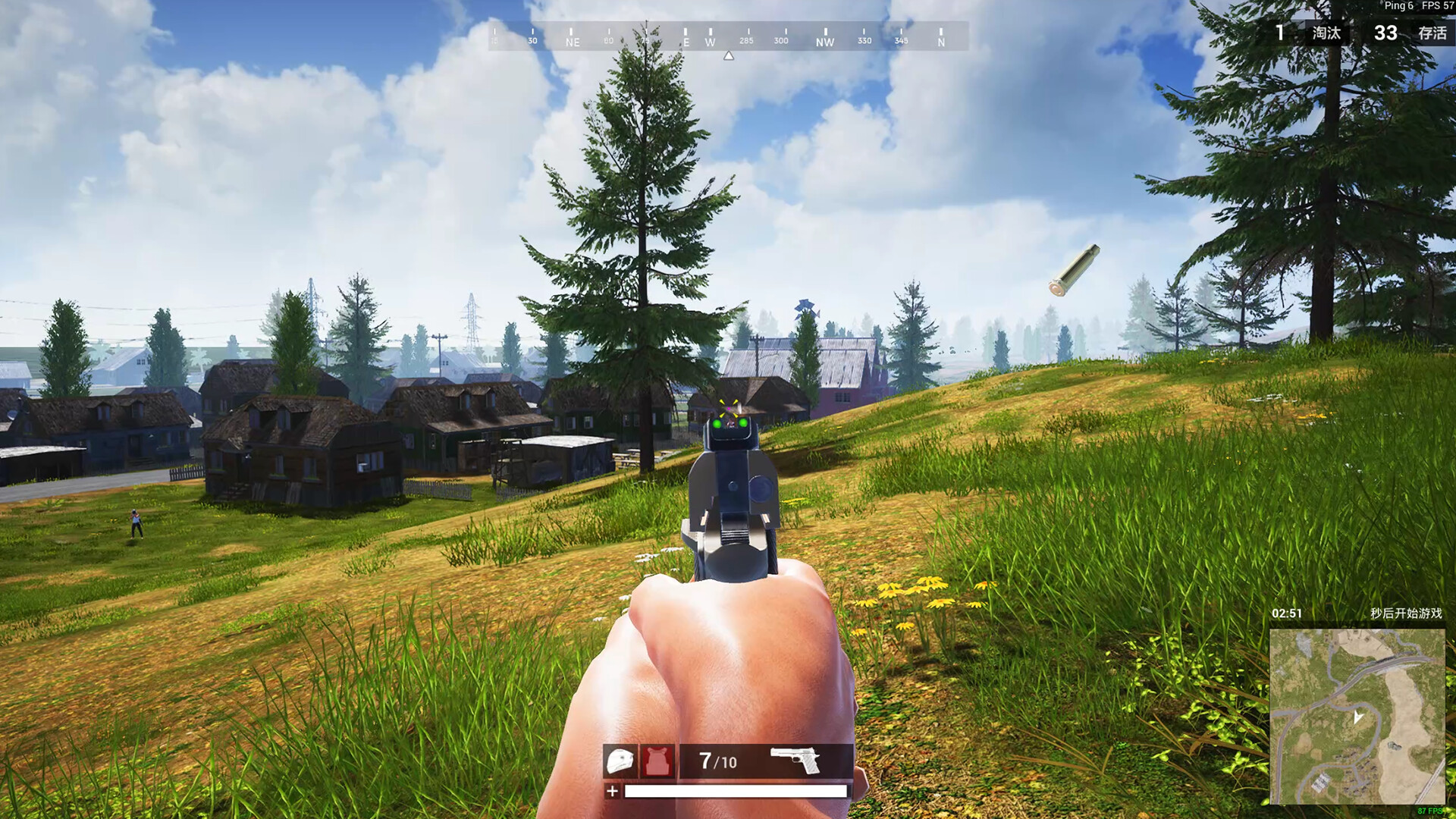Click the 淘汰 elimination counter
Image resolution: width=1456 pixels, height=819 pixels.
coord(1325,33)
